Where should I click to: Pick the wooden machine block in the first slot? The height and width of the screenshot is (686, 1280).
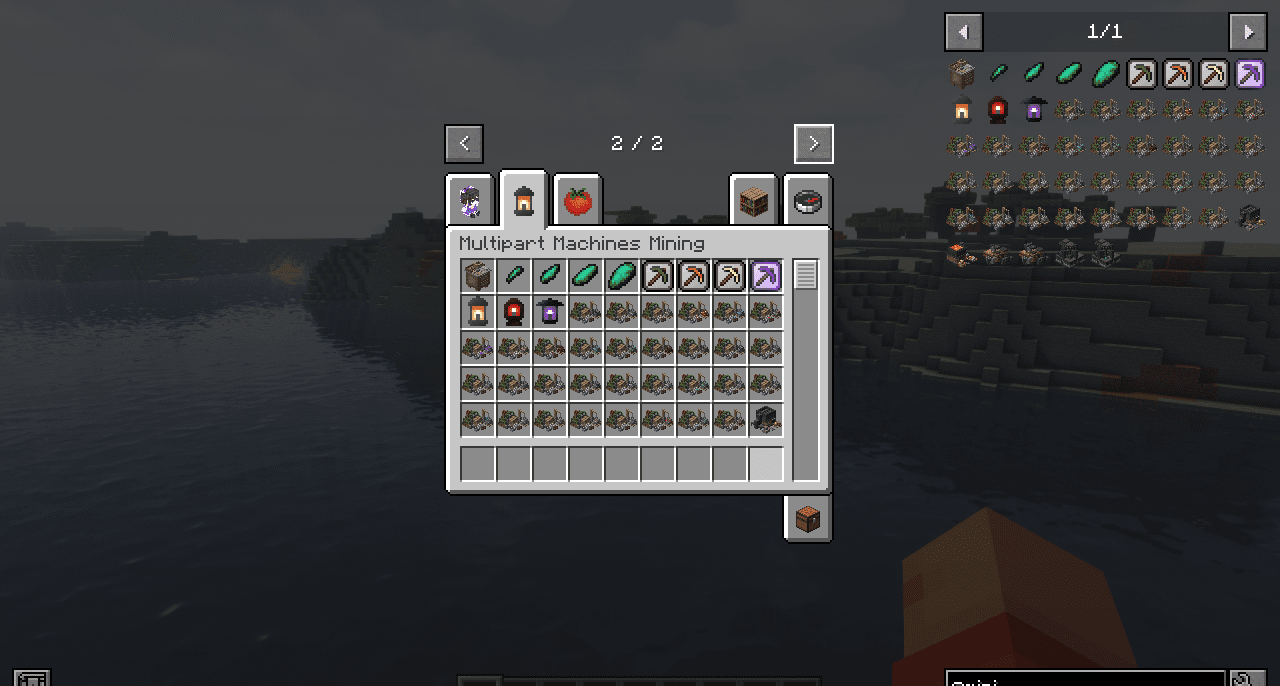tap(478, 276)
